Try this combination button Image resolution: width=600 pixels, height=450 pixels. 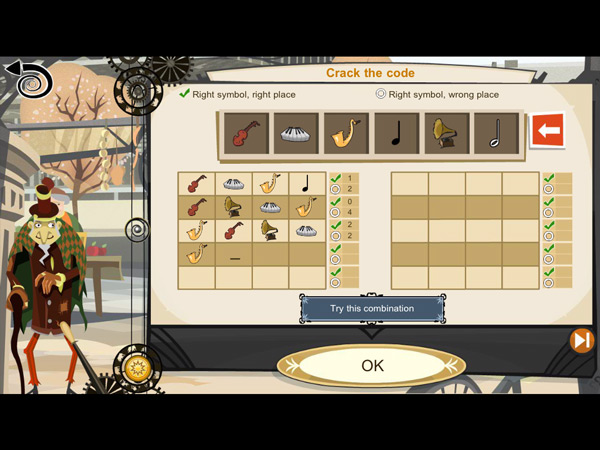pos(372,308)
